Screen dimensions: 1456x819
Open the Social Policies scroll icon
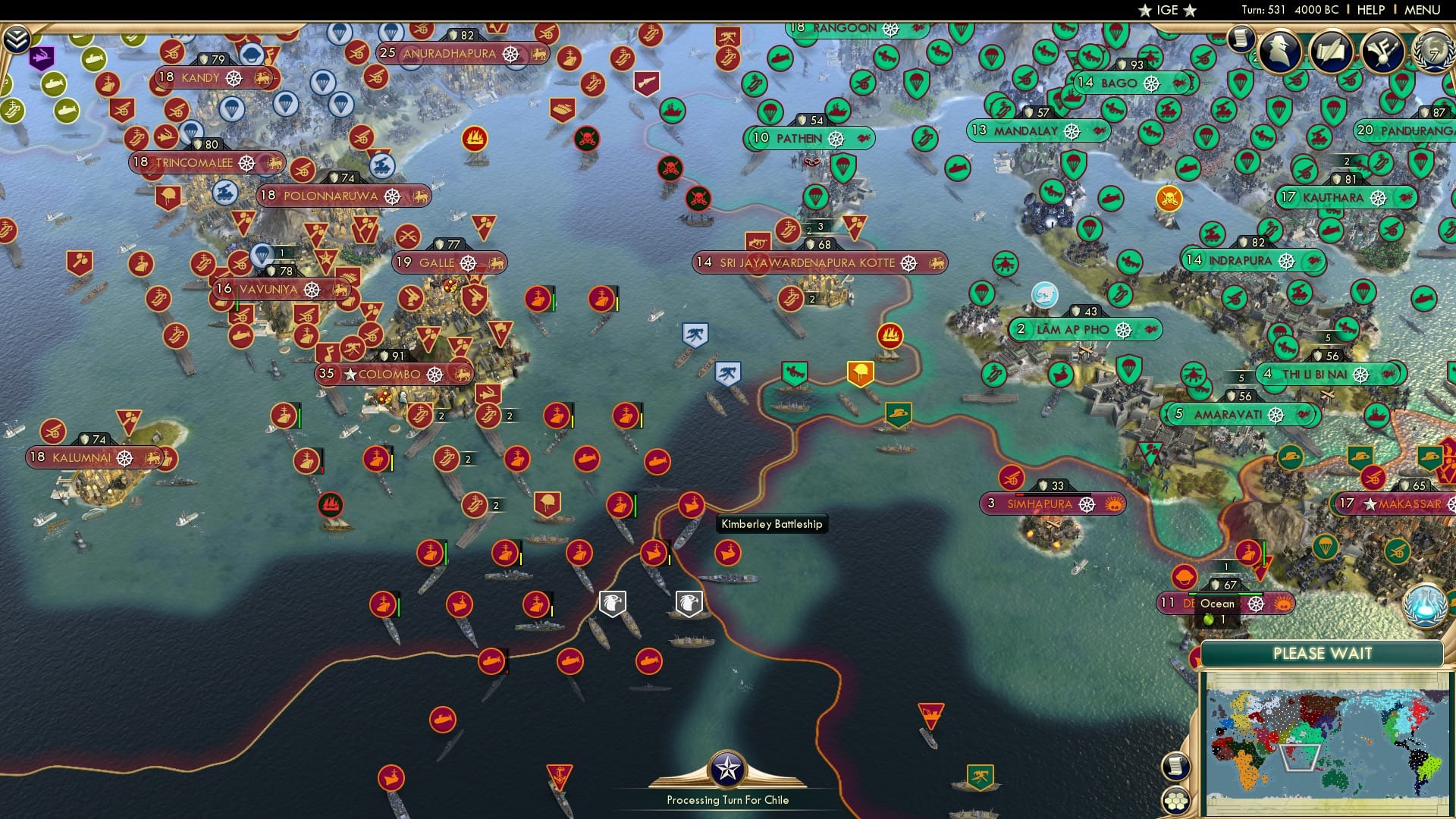click(x=1331, y=52)
